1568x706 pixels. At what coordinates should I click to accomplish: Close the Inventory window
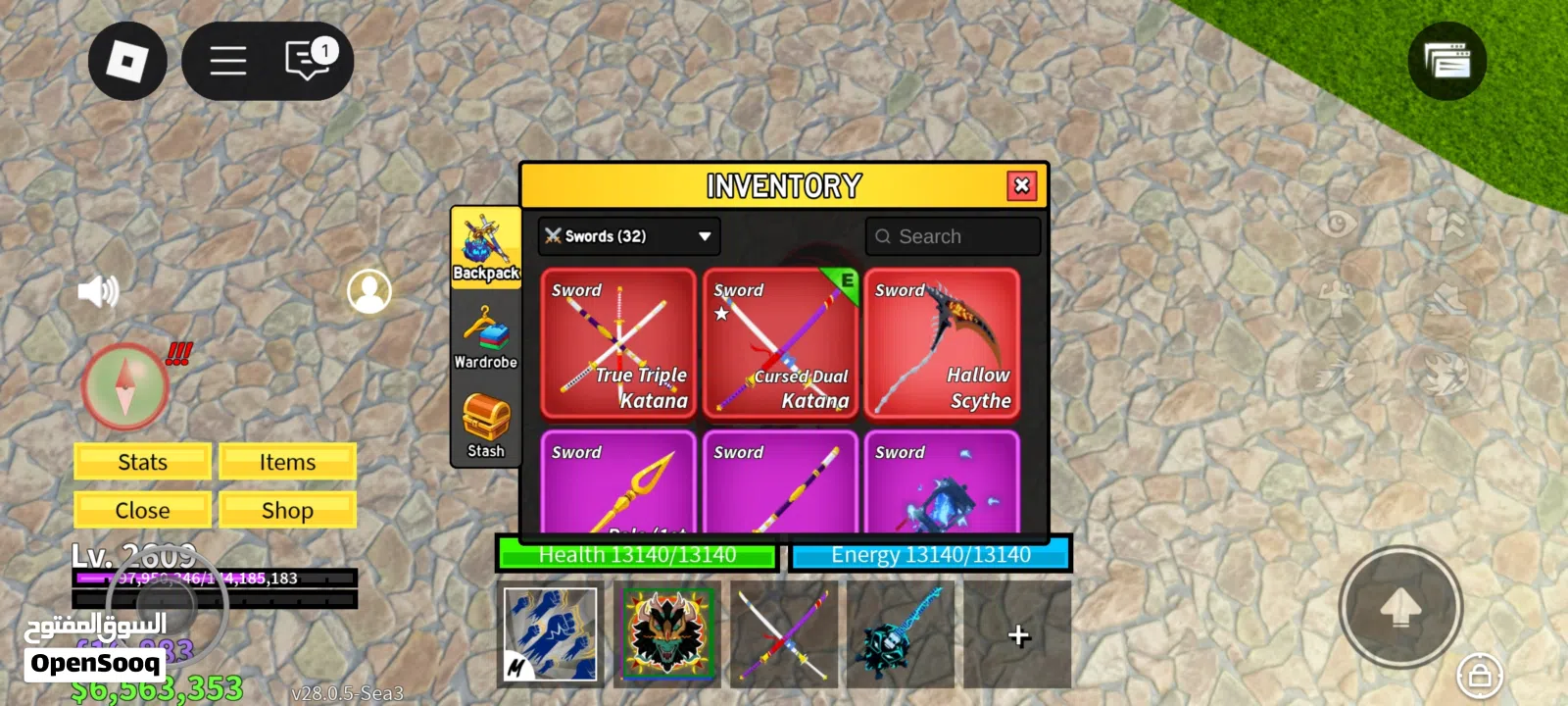[x=1021, y=185]
